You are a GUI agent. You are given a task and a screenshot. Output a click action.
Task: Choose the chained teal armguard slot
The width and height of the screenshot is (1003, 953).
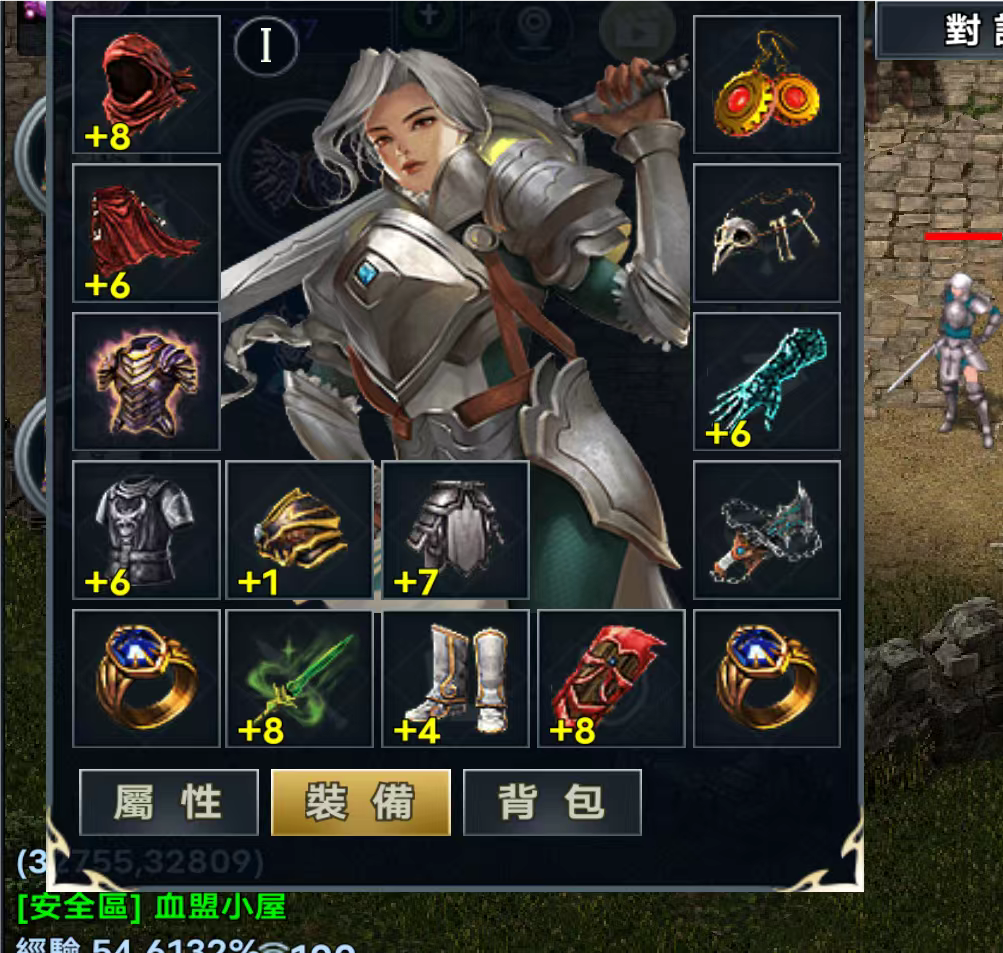coord(767,530)
